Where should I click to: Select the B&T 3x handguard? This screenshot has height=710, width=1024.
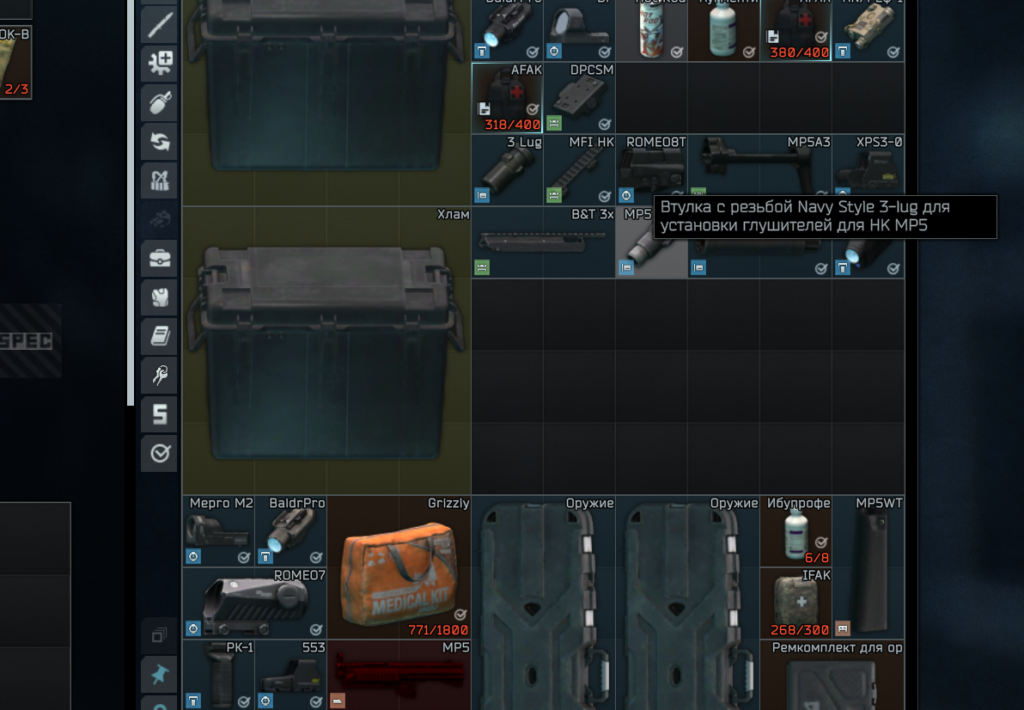[543, 242]
